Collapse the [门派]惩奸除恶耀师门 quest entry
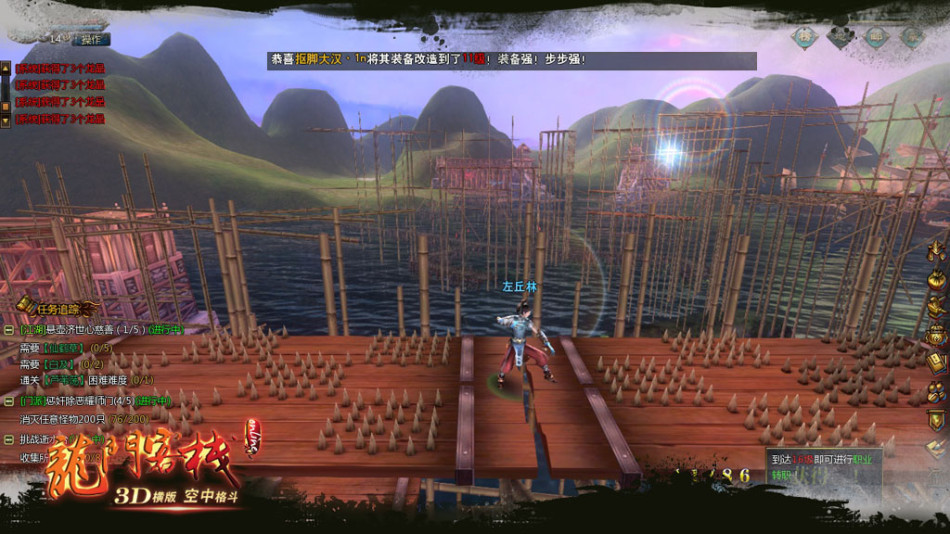 click(x=9, y=401)
